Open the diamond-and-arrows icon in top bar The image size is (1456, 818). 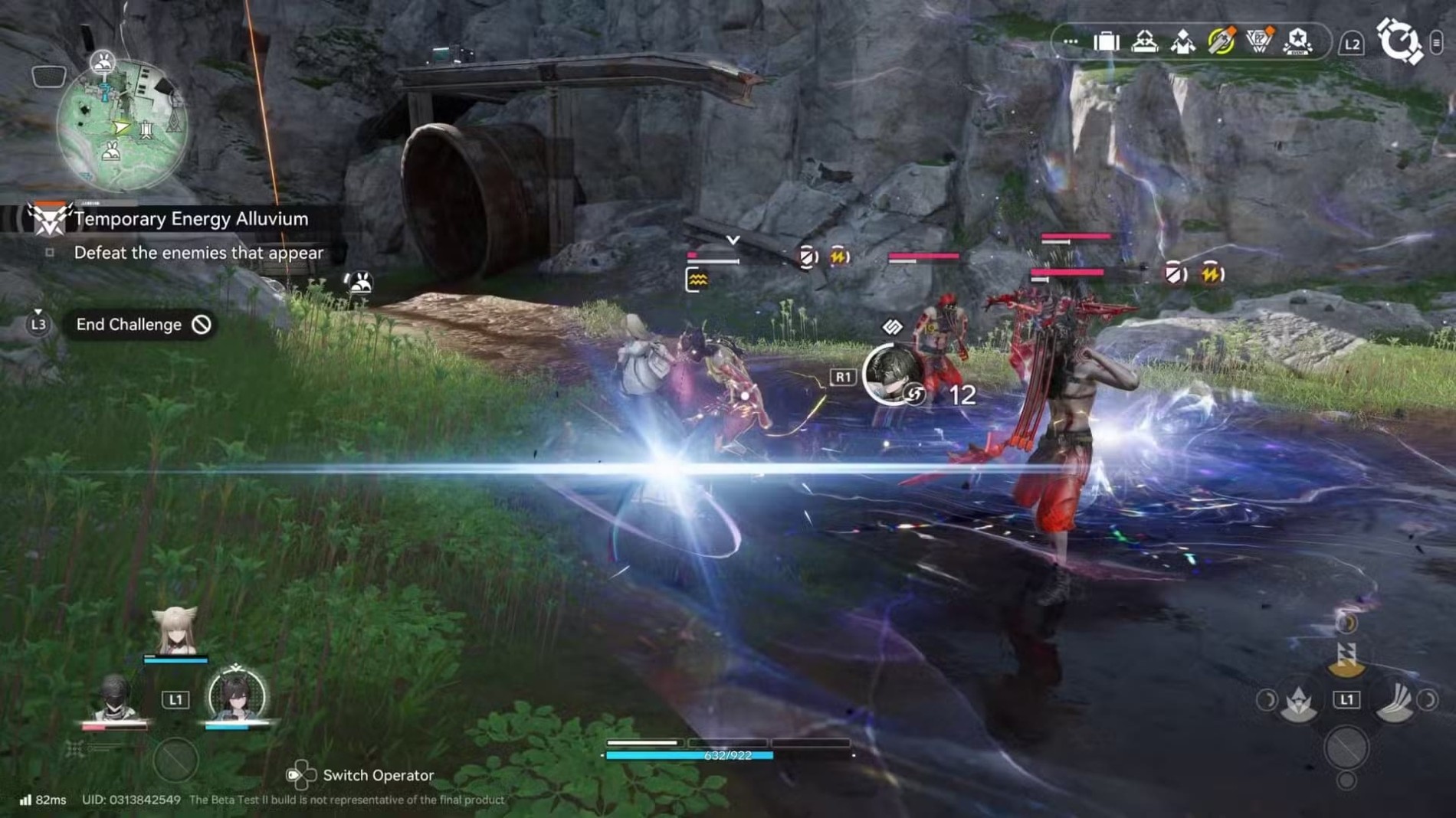(x=1182, y=42)
